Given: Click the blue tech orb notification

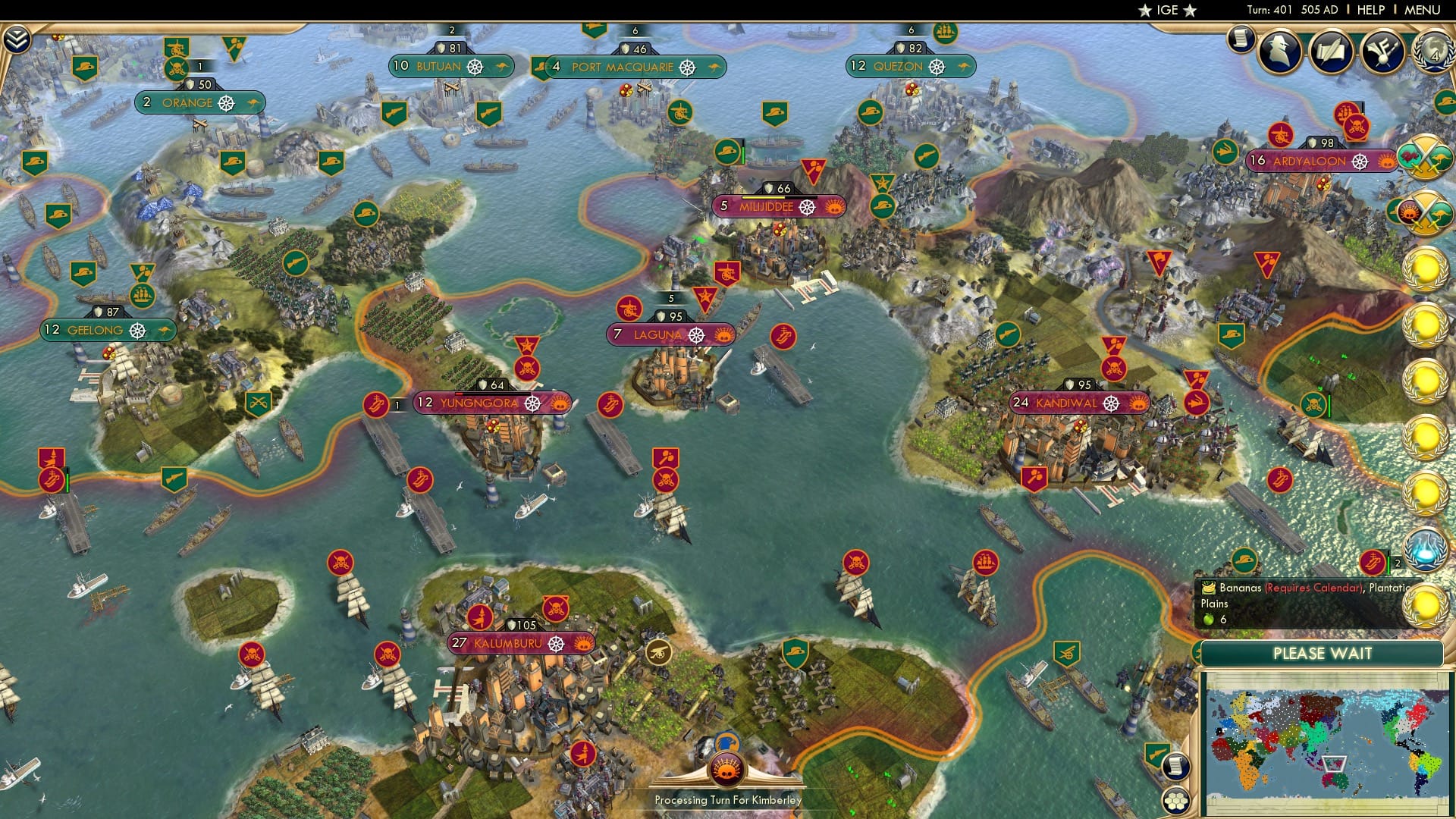Looking at the screenshot, I should pyautogui.click(x=1424, y=550).
